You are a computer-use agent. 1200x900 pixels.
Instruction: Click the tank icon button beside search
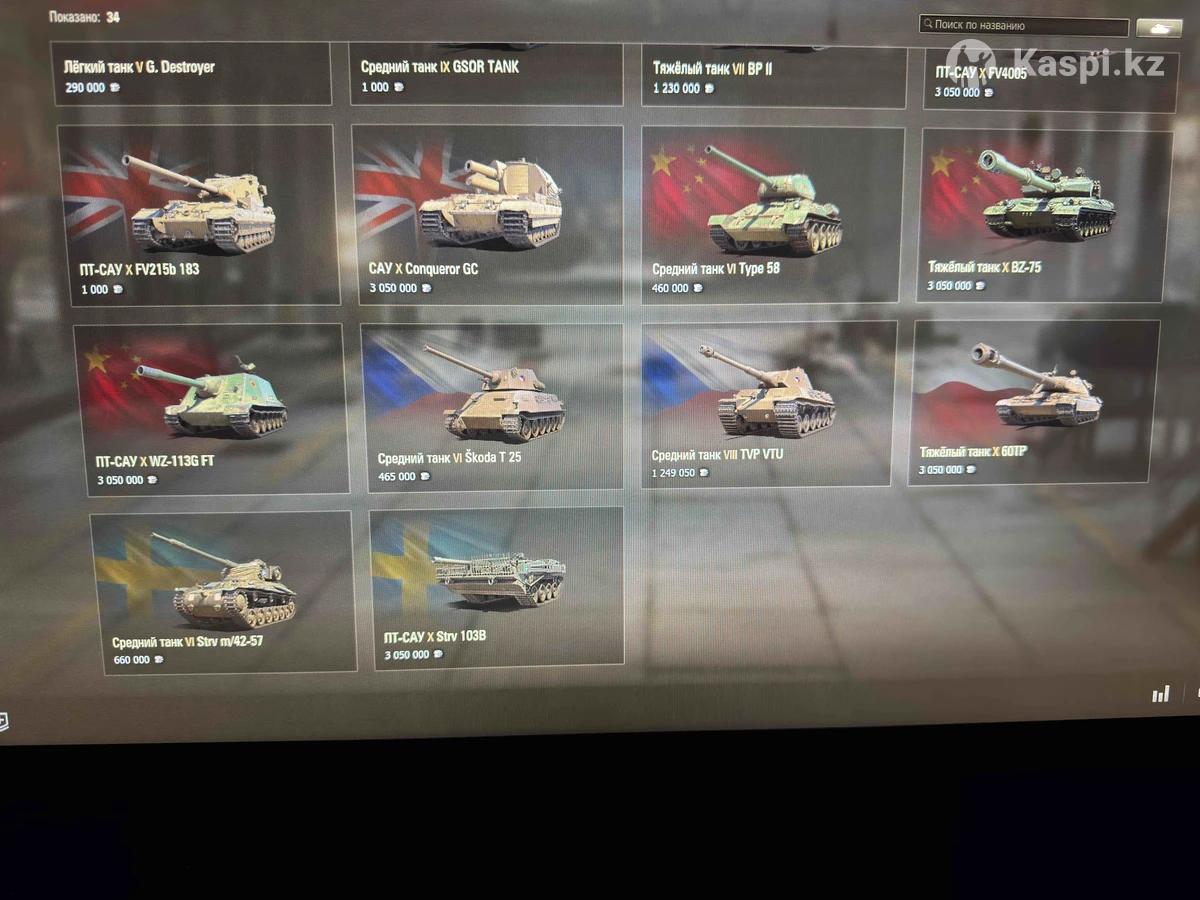pyautogui.click(x=1159, y=28)
